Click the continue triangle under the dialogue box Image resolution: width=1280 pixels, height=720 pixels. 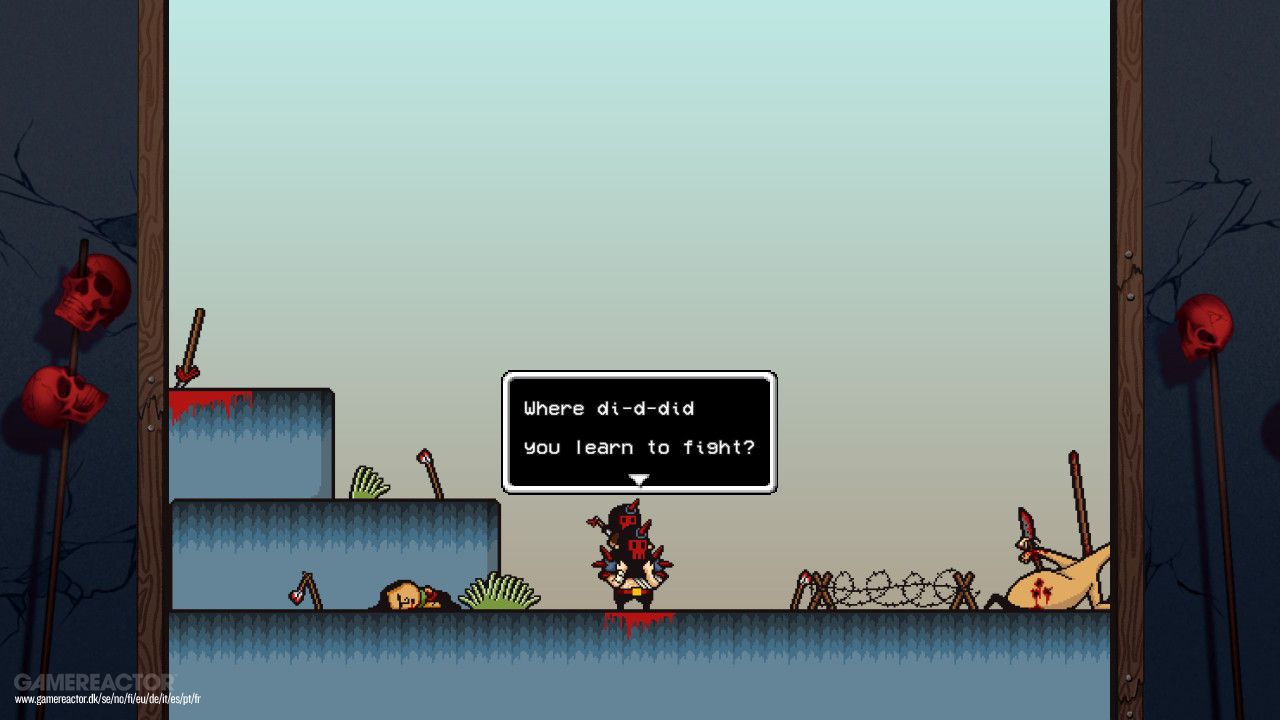click(638, 480)
